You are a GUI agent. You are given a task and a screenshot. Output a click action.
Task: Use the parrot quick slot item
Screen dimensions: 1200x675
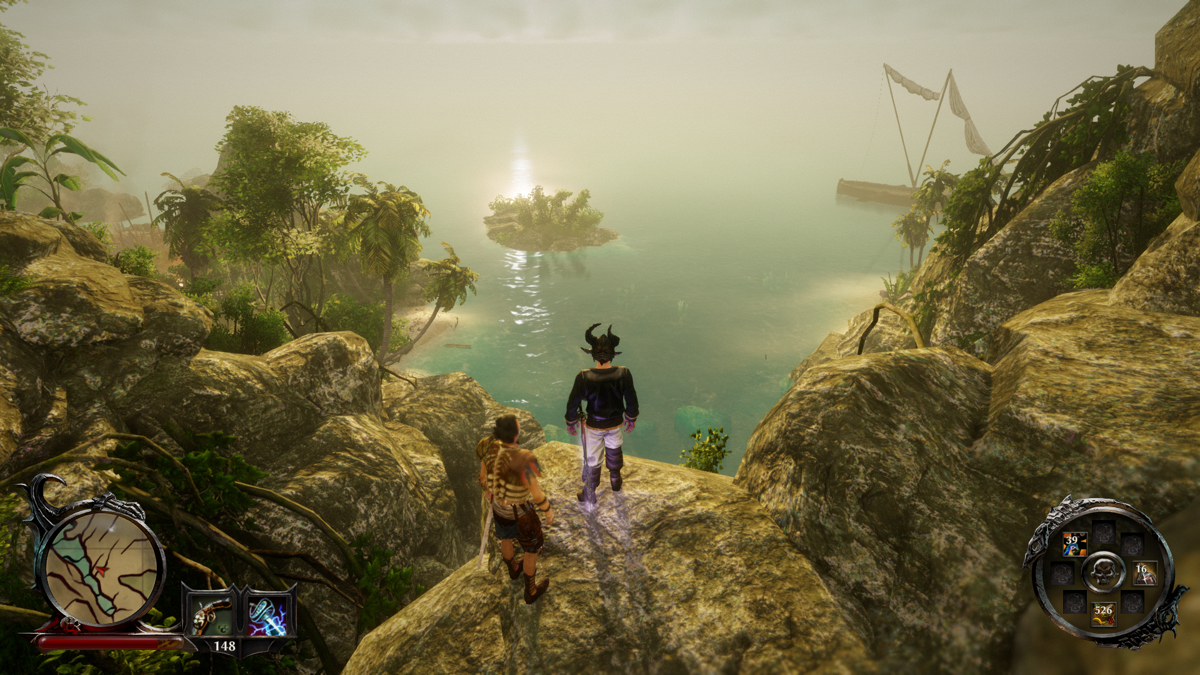coord(1074,545)
